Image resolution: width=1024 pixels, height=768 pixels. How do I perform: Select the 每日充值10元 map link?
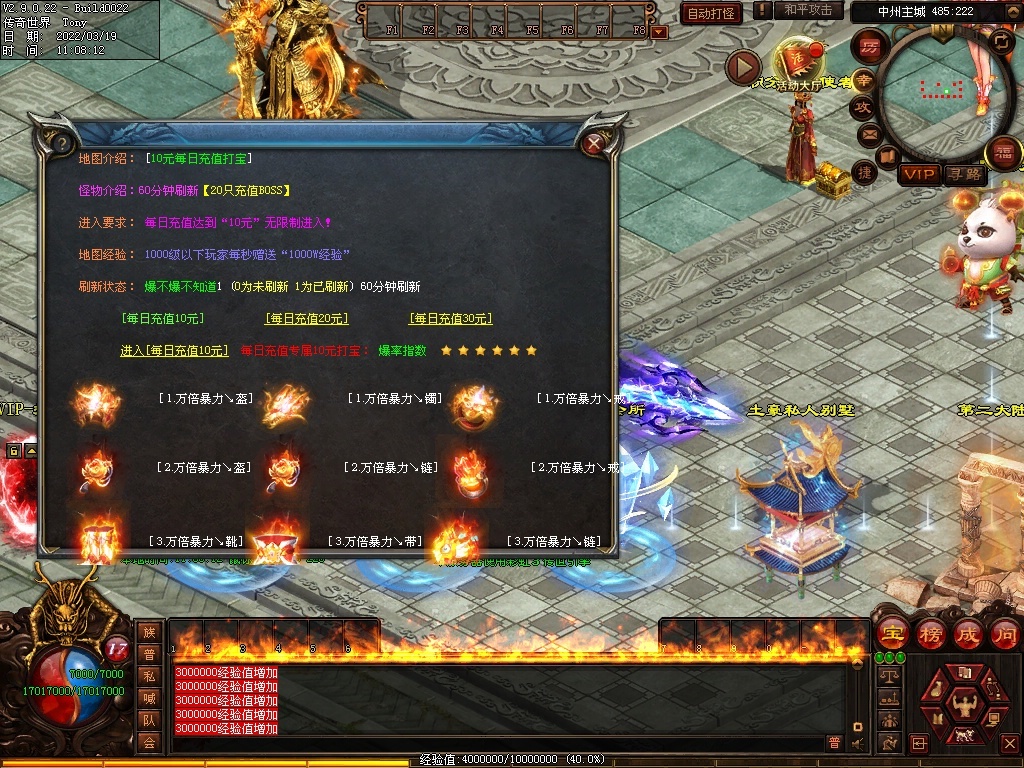click(162, 319)
